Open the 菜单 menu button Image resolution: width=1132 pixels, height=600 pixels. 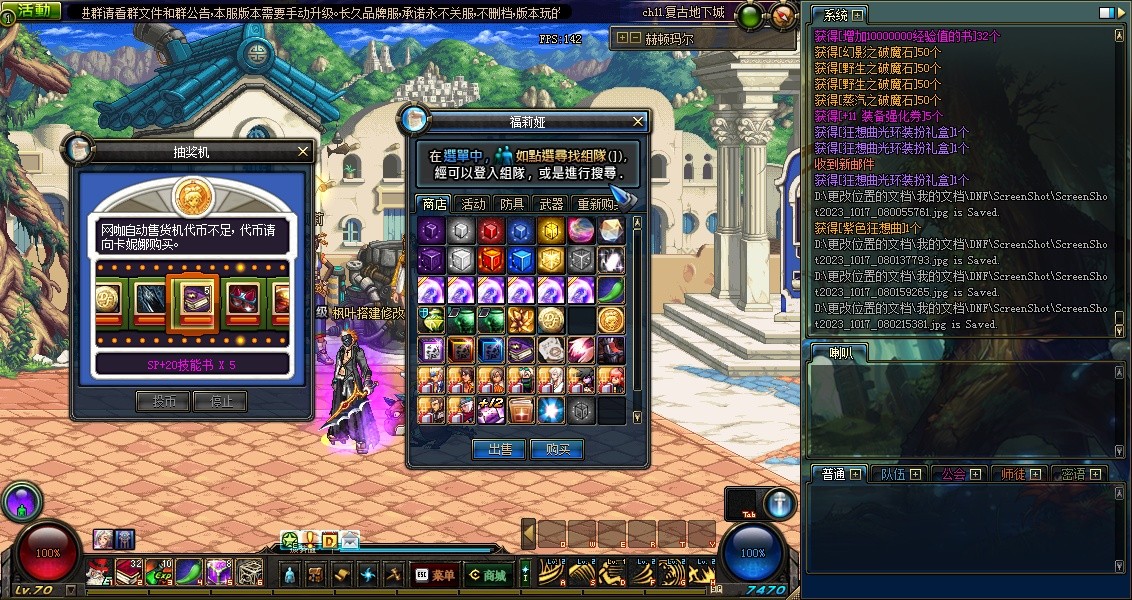tap(437, 574)
